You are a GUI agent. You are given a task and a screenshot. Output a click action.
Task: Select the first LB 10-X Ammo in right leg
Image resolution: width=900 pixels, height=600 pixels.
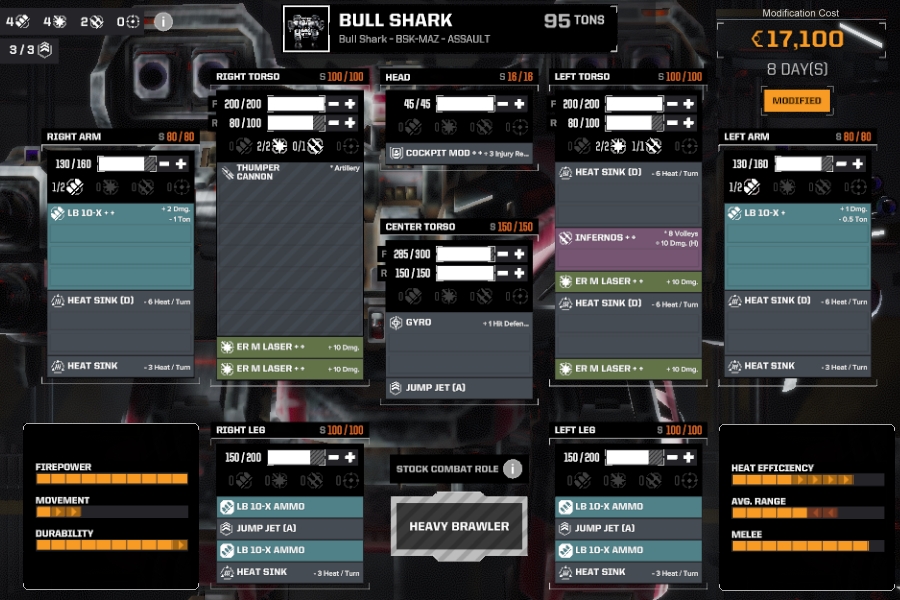point(290,506)
